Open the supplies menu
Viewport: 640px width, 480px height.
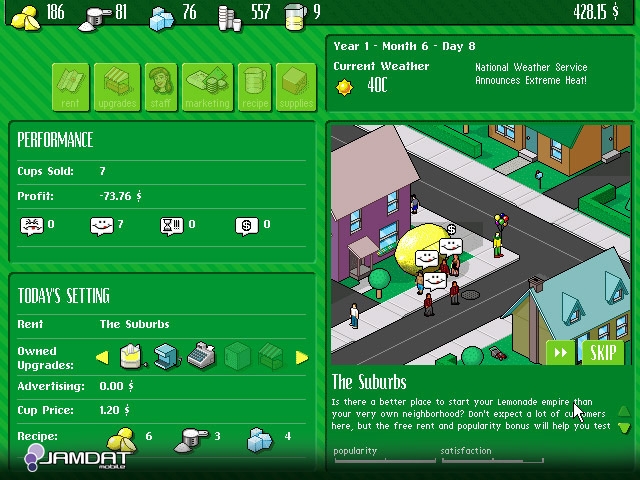294,87
